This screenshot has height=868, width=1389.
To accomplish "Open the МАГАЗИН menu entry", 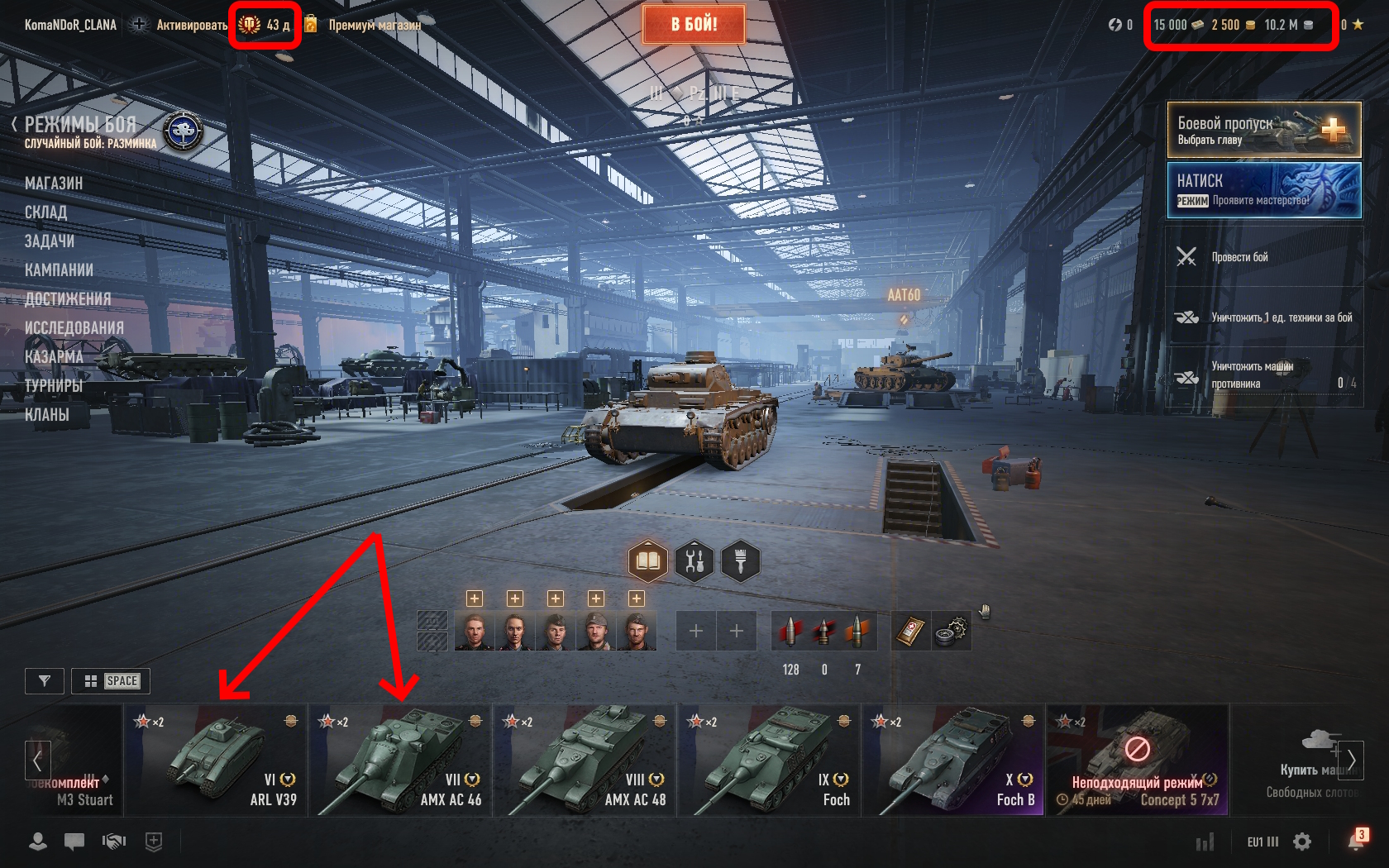I will coord(54,184).
